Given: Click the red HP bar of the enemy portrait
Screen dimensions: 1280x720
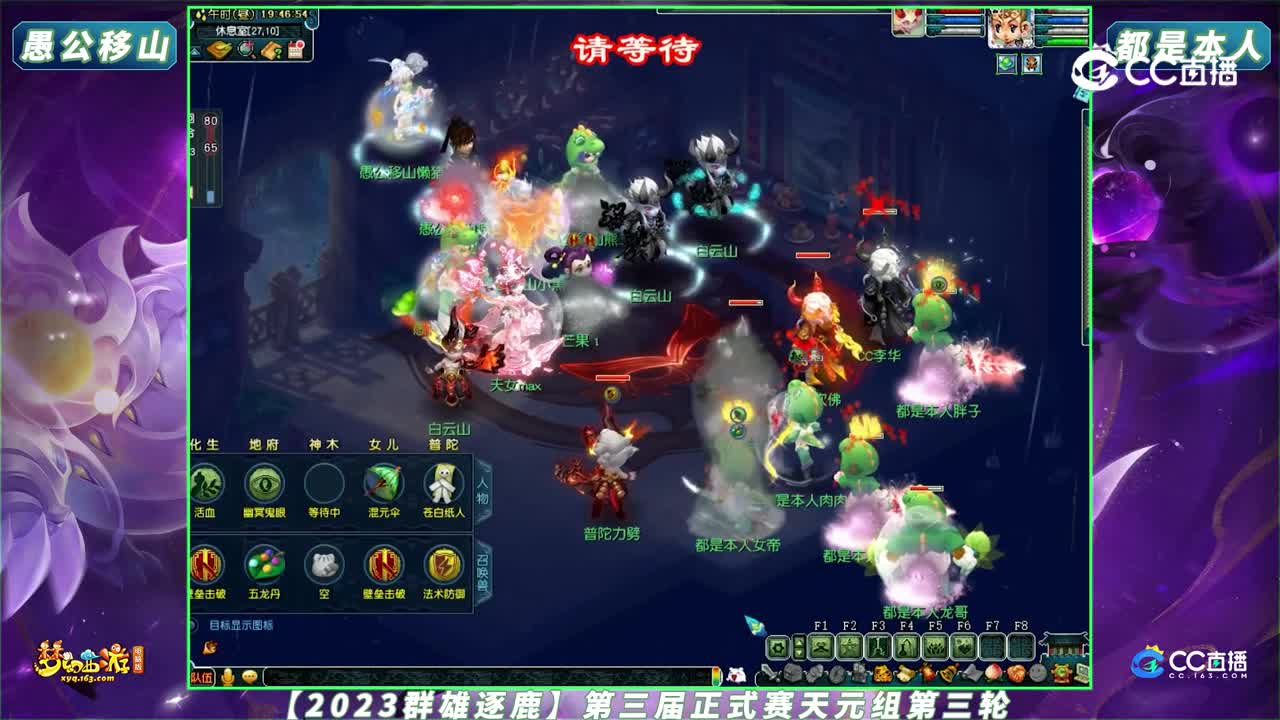Looking at the screenshot, I should click(x=957, y=11).
